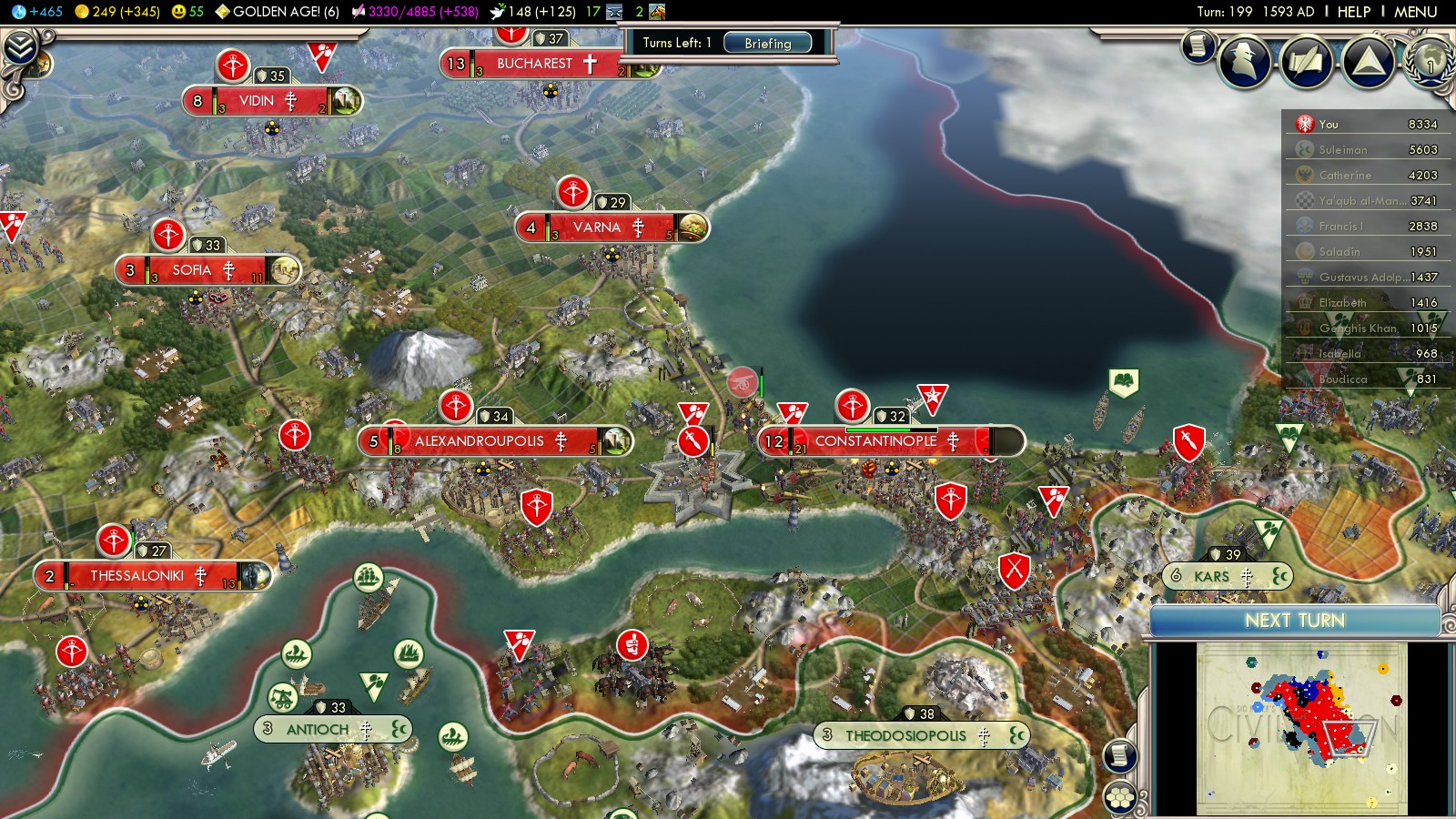This screenshot has height=819, width=1456.
Task: End the turn with Next Turn
Action: 1294,621
